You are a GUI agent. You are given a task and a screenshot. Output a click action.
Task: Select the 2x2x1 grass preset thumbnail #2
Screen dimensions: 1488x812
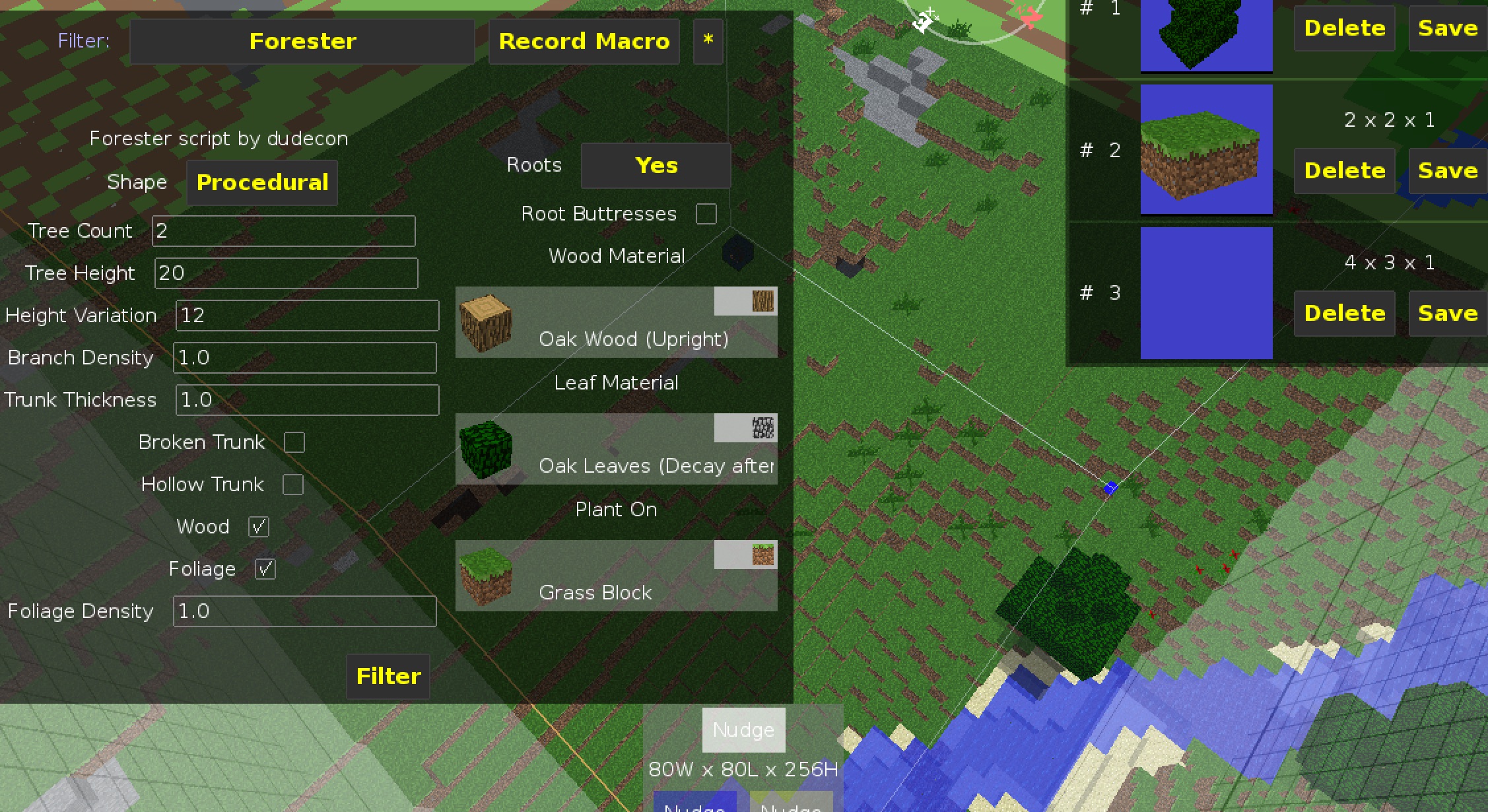pyautogui.click(x=1206, y=151)
